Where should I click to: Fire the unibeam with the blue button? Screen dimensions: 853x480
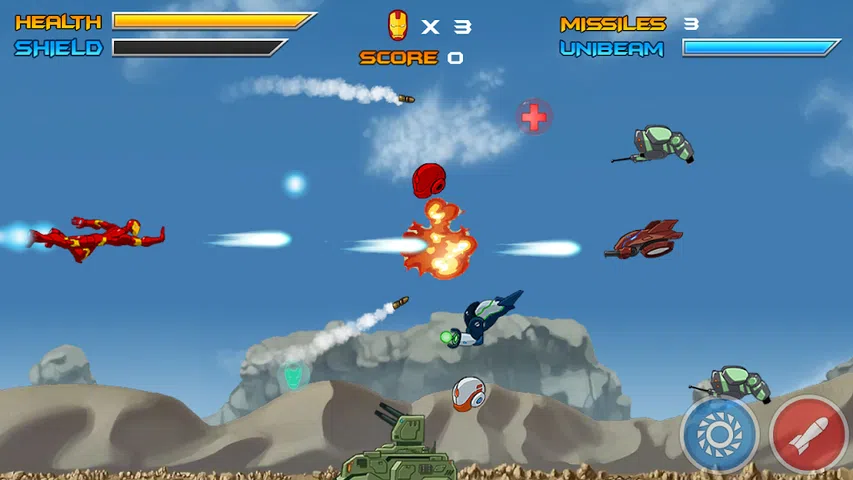tap(719, 436)
